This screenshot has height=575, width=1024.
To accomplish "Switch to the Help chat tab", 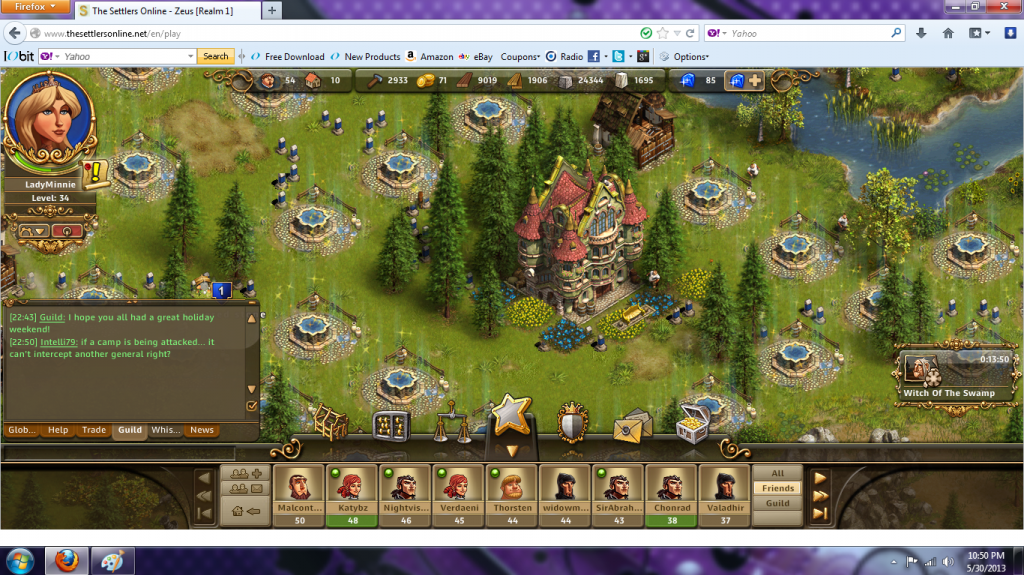I will 58,430.
